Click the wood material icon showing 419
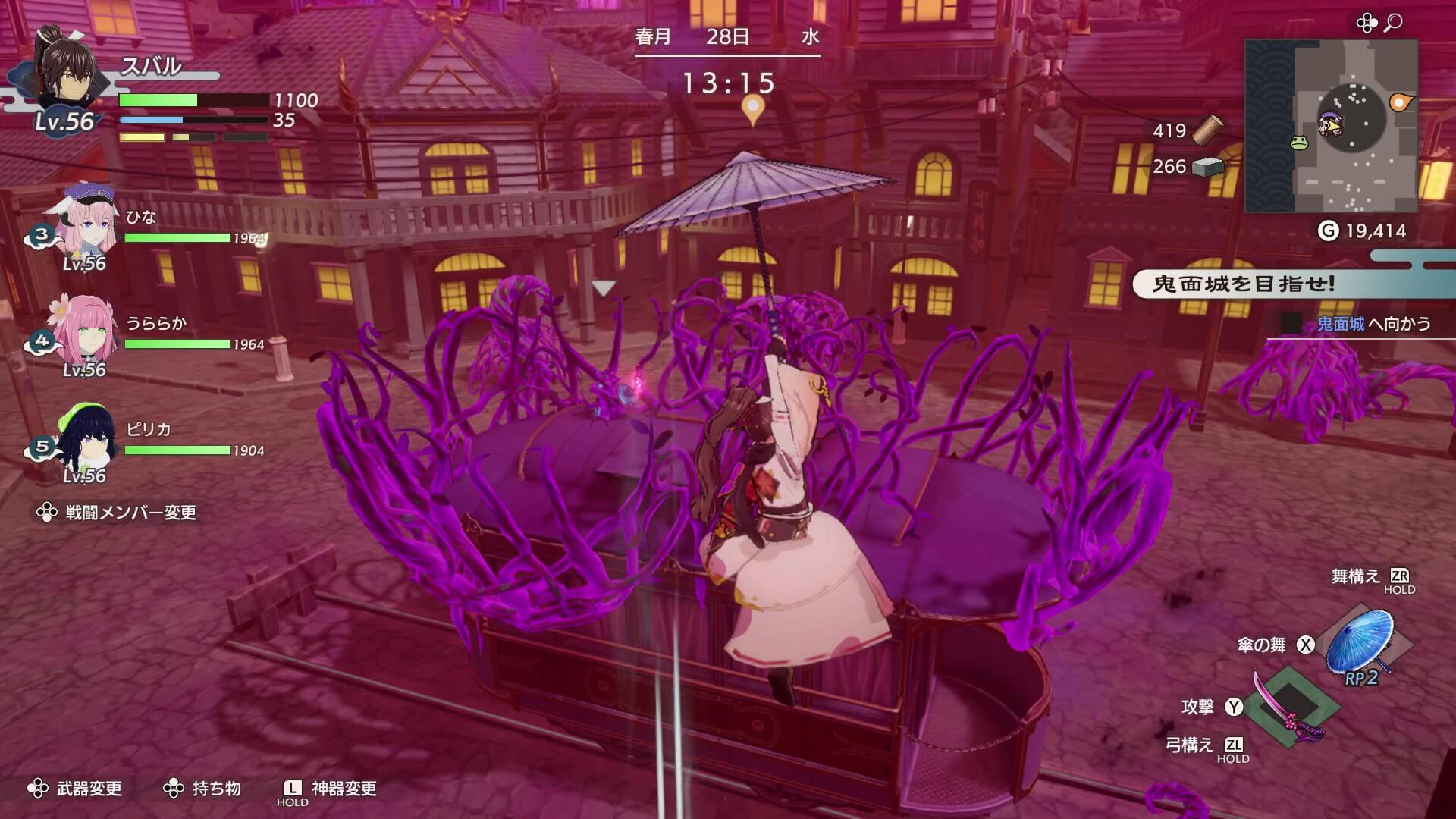The image size is (1456, 819). pos(1209,130)
